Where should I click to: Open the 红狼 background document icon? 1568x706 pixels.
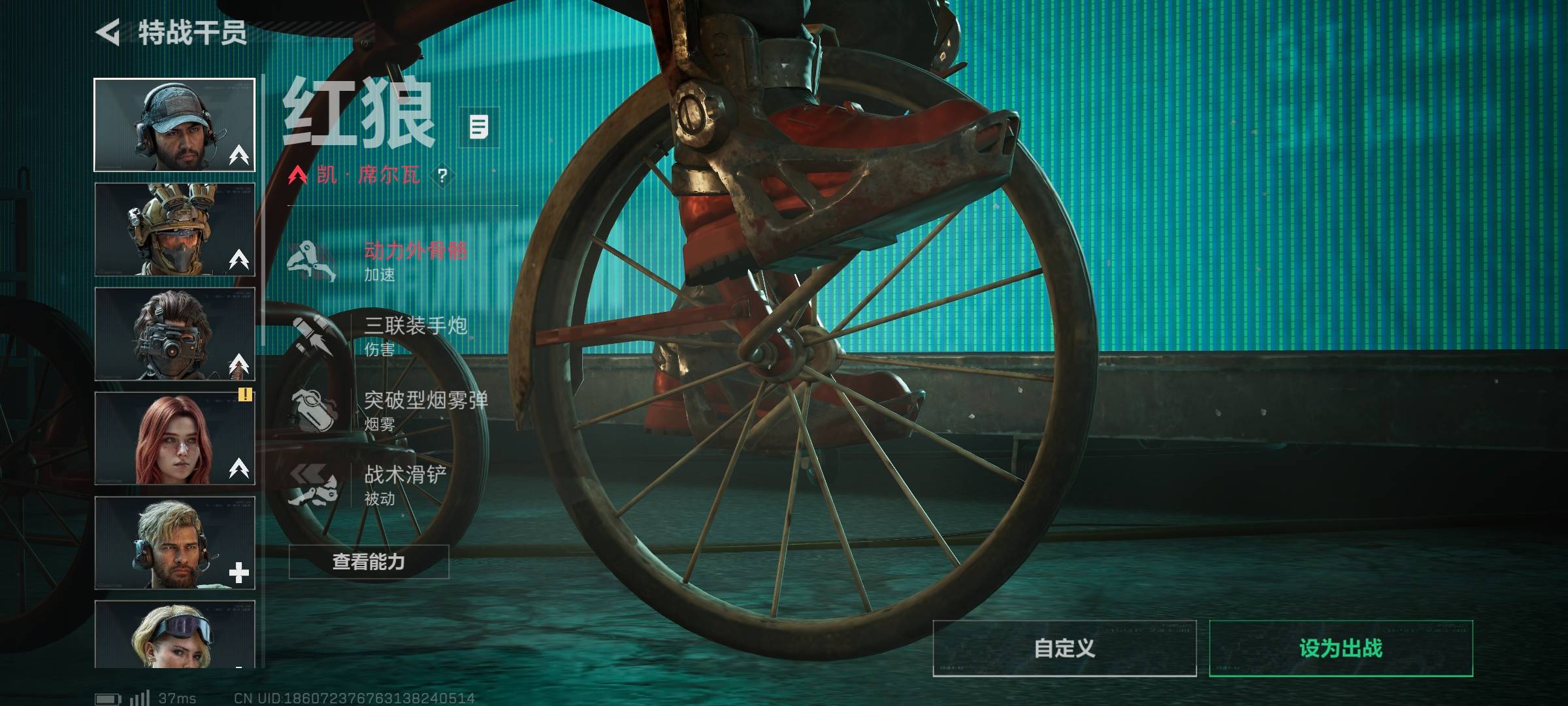(479, 127)
